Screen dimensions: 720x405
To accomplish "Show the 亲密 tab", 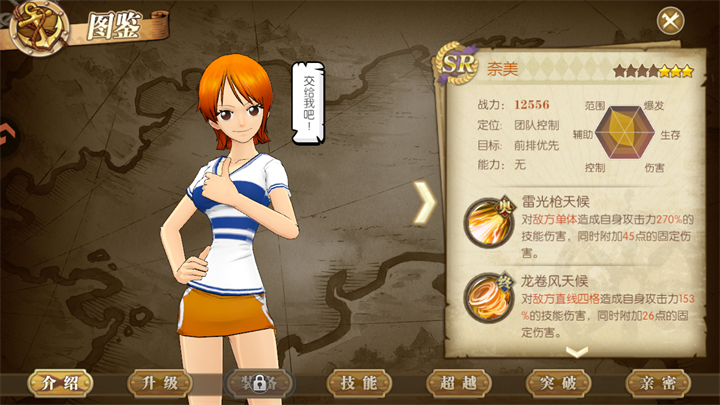I will point(658,383).
